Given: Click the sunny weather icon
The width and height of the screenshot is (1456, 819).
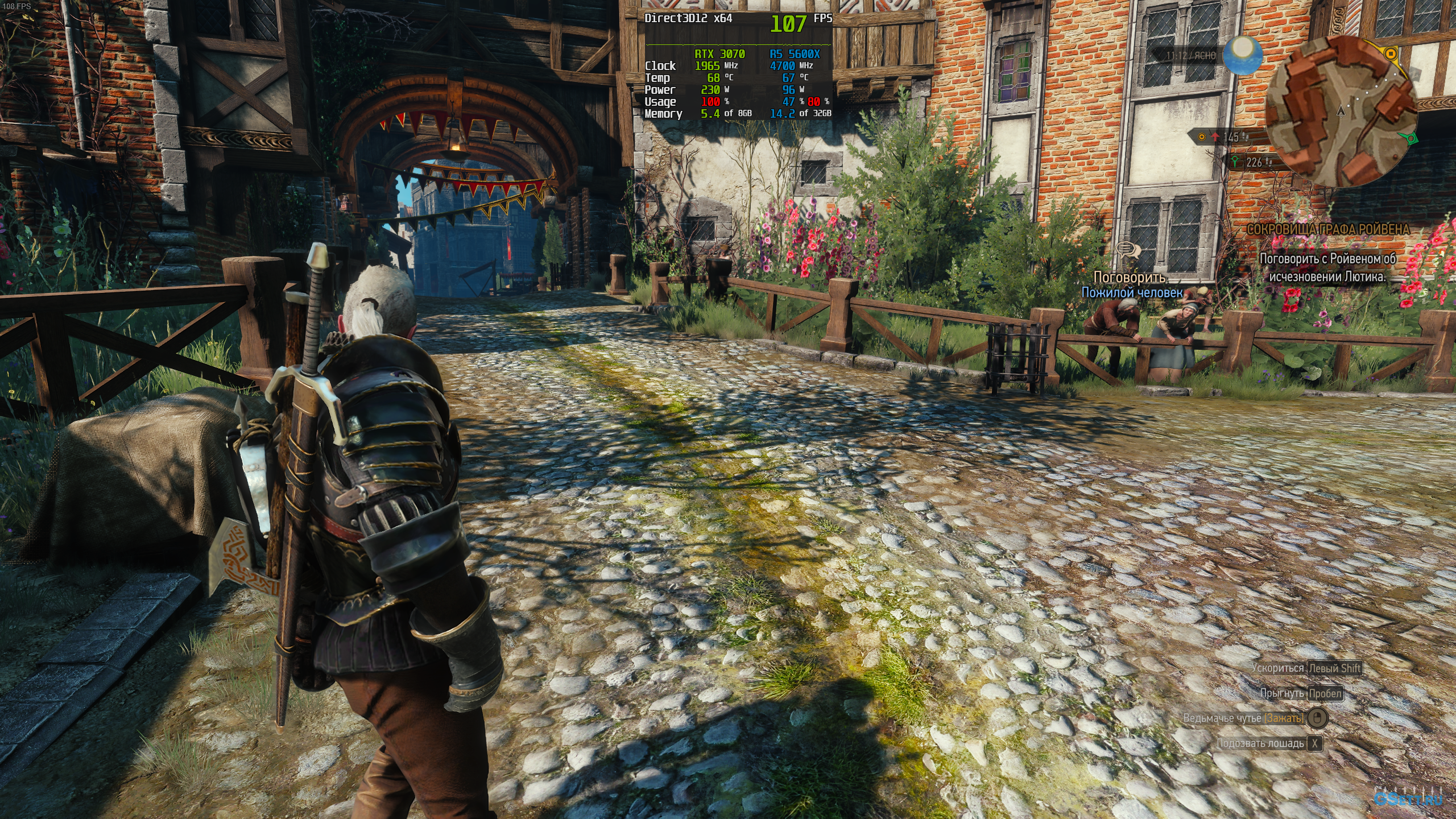Looking at the screenshot, I should pos(1243,54).
